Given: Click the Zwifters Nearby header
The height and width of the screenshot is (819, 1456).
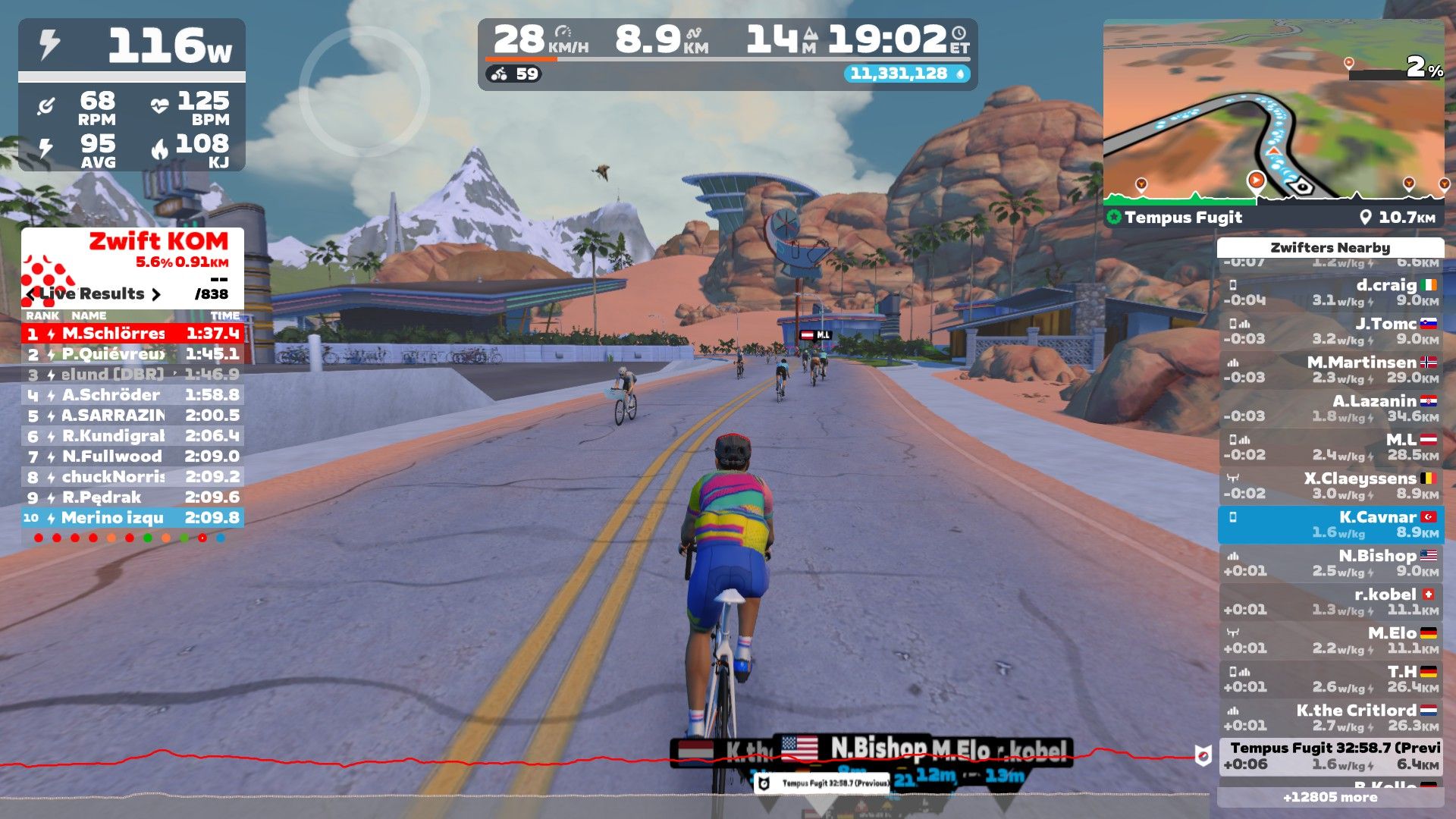Looking at the screenshot, I should tap(1330, 248).
